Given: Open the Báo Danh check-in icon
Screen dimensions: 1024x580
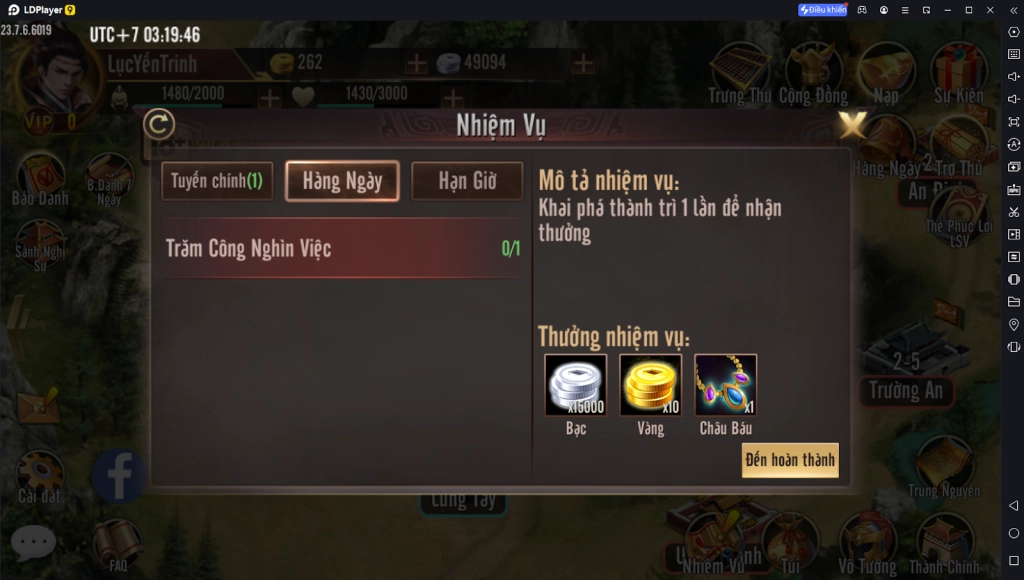Looking at the screenshot, I should tap(40, 178).
